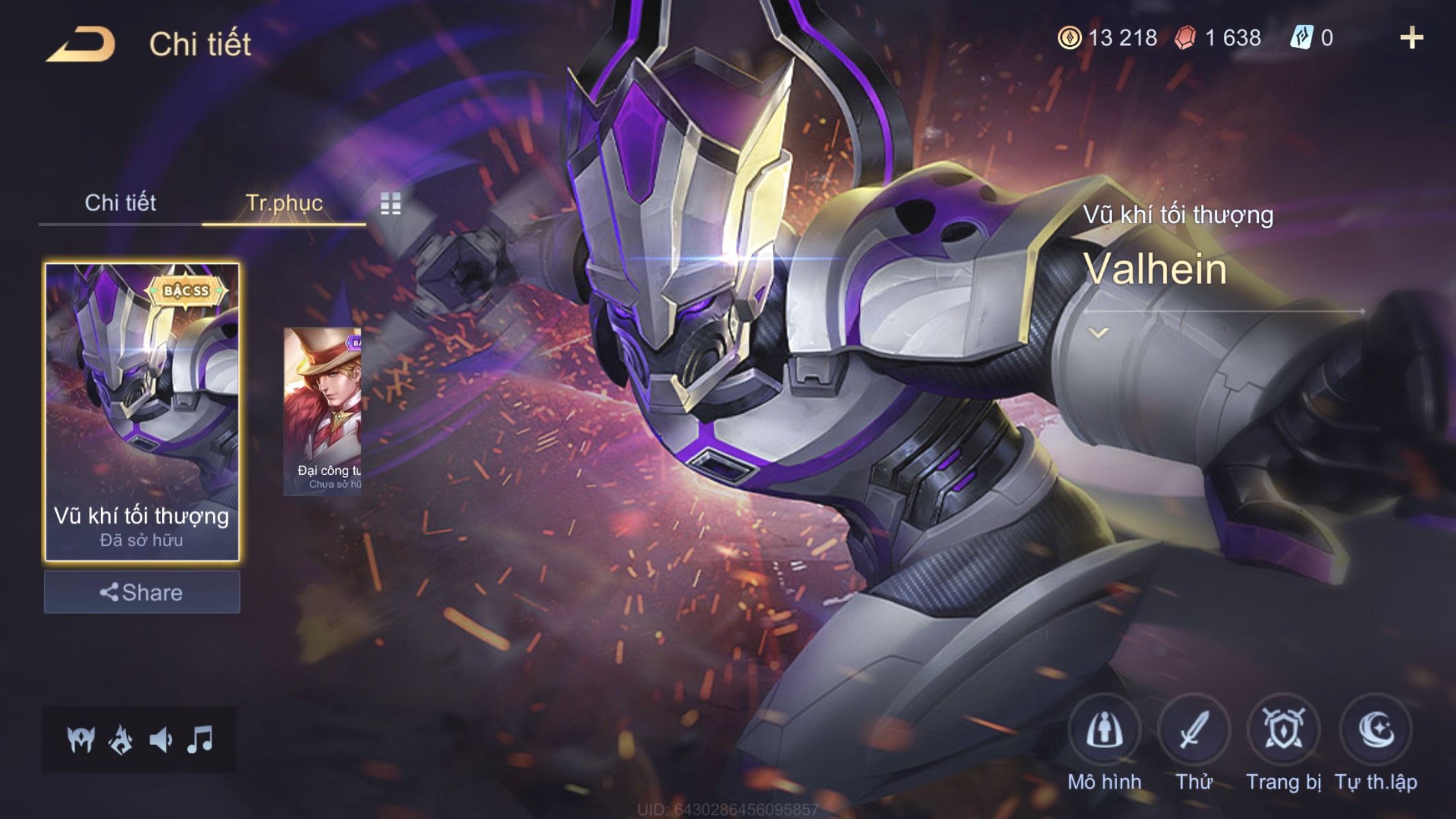Click the flame effect icon
The width and height of the screenshot is (1456, 819).
pyautogui.click(x=121, y=740)
